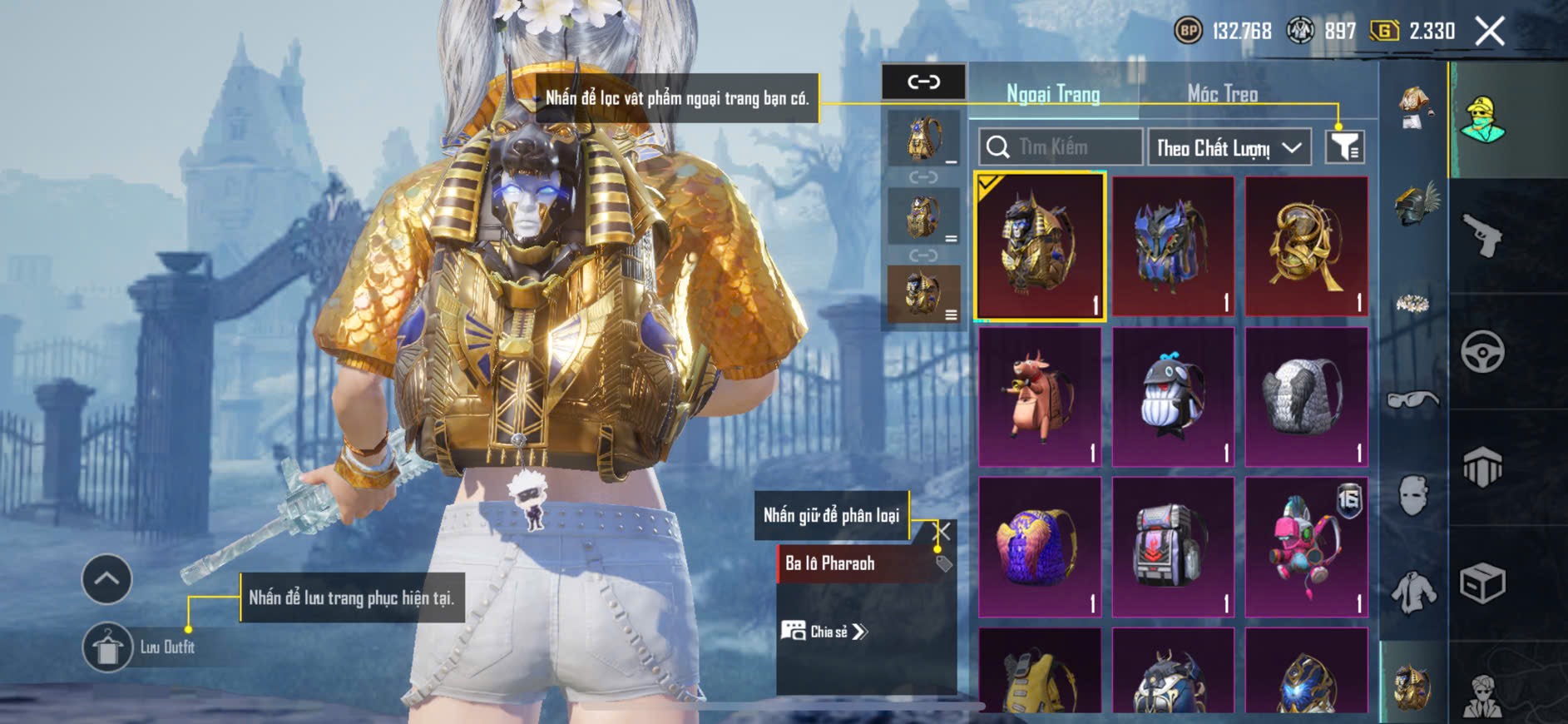The image size is (1568, 724).
Task: Choose the blue armored backpack skin
Action: click(1173, 246)
